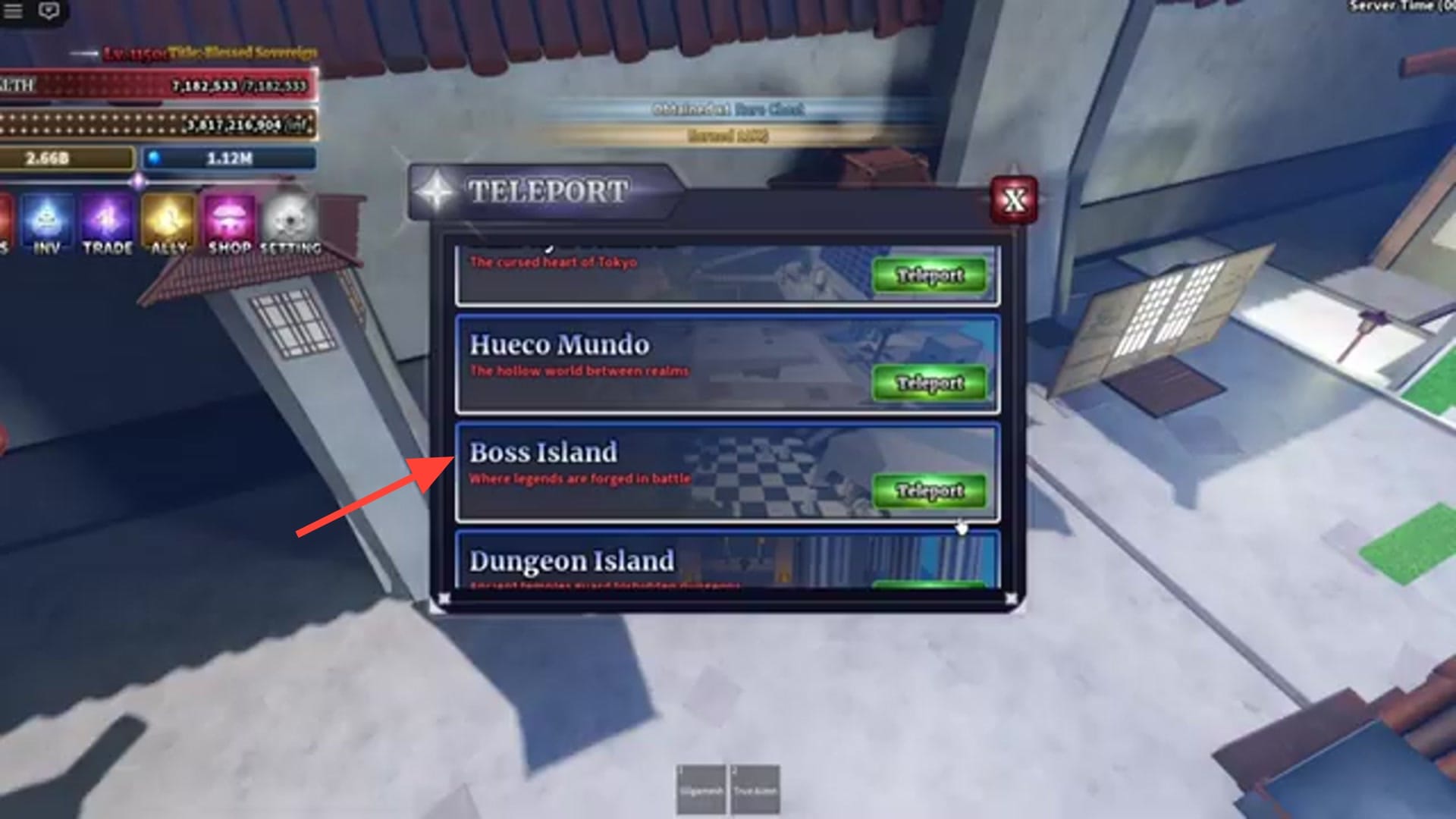Open the chat speech bubble icon

point(49,10)
